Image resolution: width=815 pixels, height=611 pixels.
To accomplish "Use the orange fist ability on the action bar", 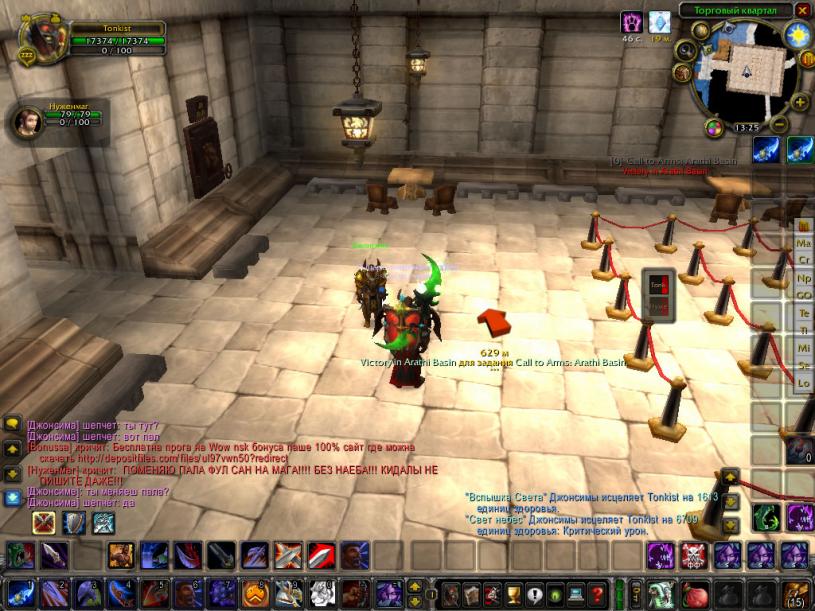I will (254, 593).
